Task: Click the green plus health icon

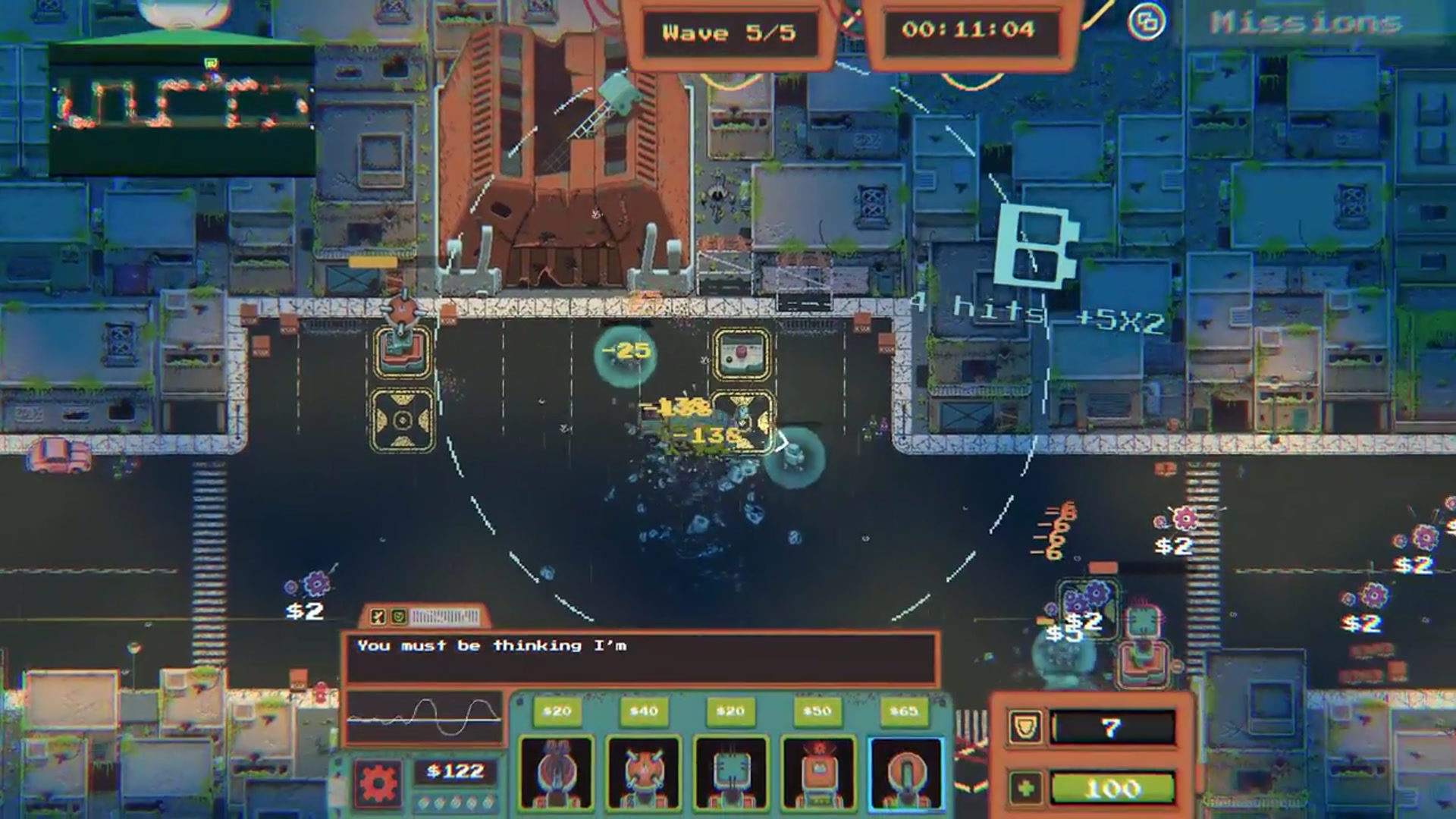Action: pos(1025,789)
